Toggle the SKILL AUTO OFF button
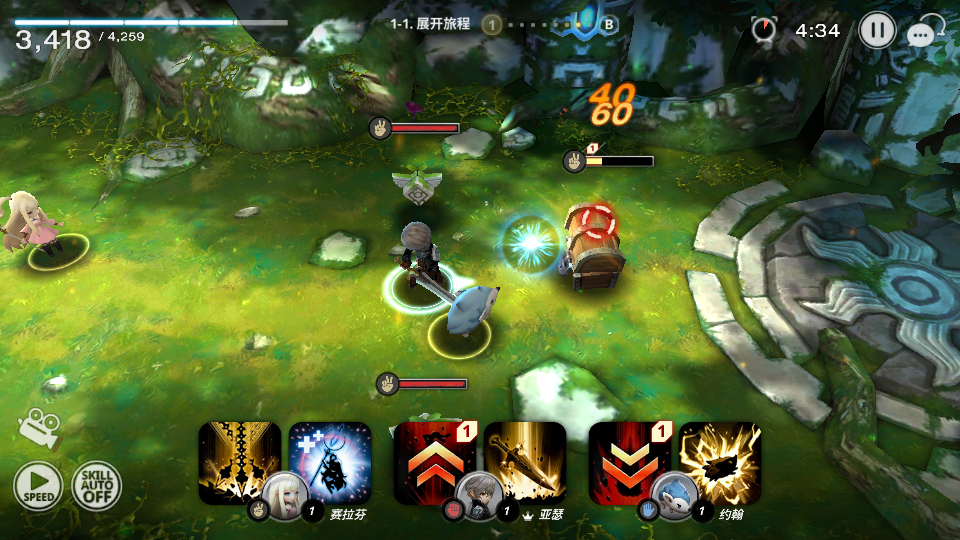Viewport: 960px width, 540px height. pyautogui.click(x=96, y=487)
